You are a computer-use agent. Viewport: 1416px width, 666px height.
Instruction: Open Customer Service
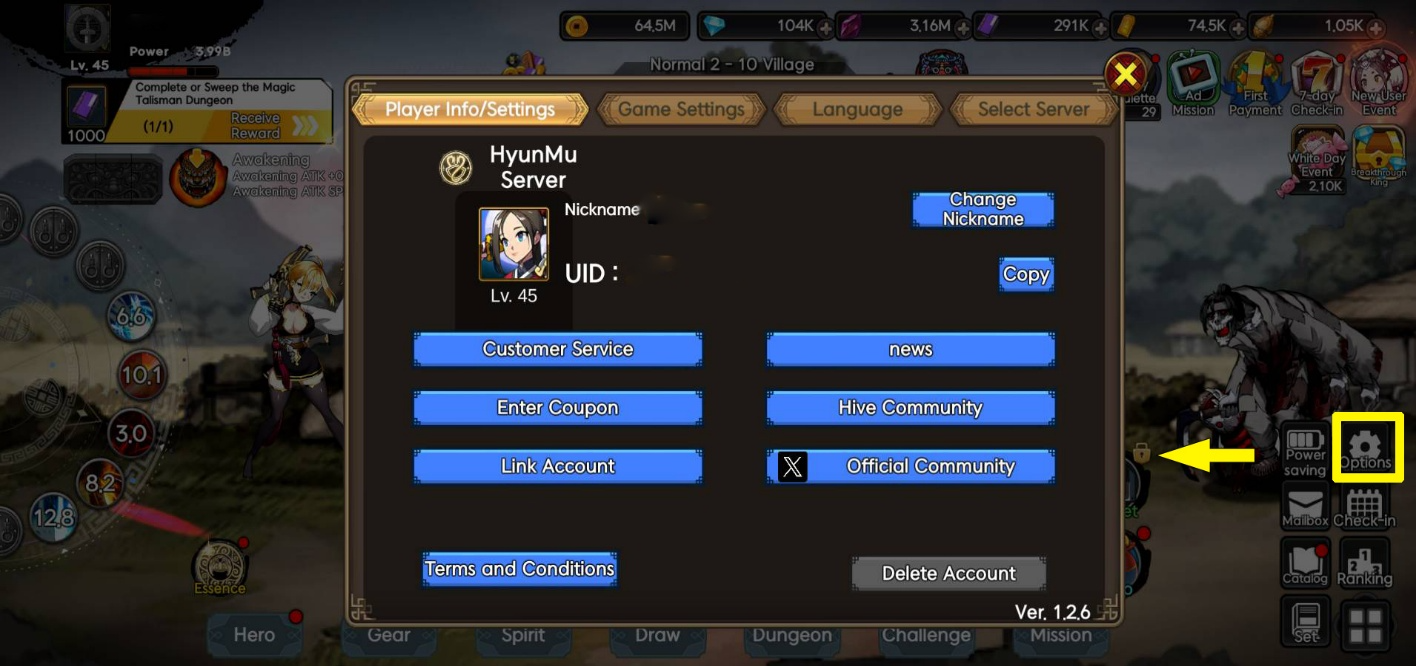[x=558, y=349]
